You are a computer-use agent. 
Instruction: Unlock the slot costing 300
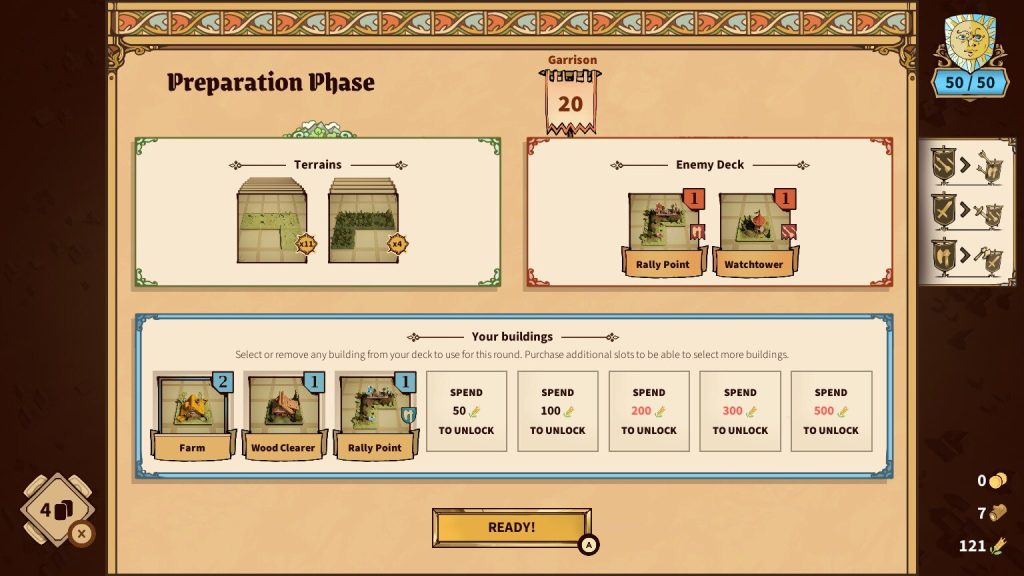(740, 411)
